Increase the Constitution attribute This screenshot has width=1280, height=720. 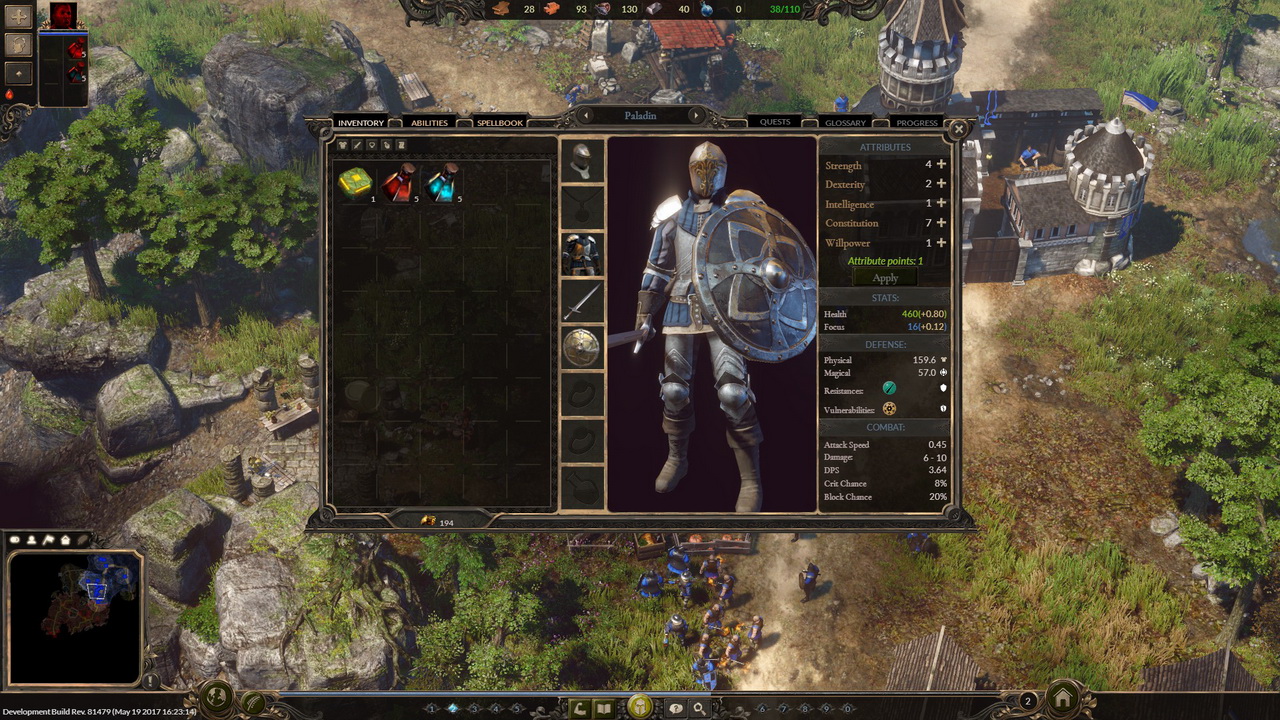coord(941,223)
